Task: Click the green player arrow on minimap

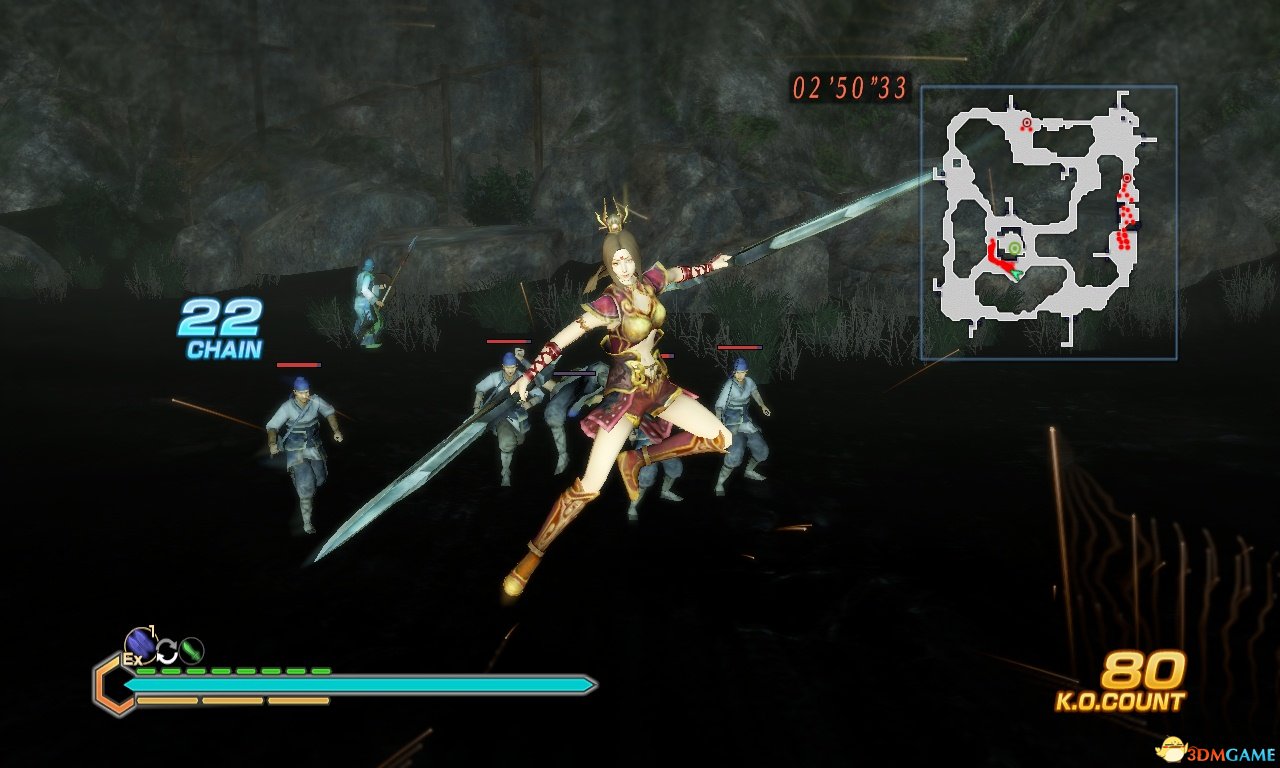Action: [1017, 271]
